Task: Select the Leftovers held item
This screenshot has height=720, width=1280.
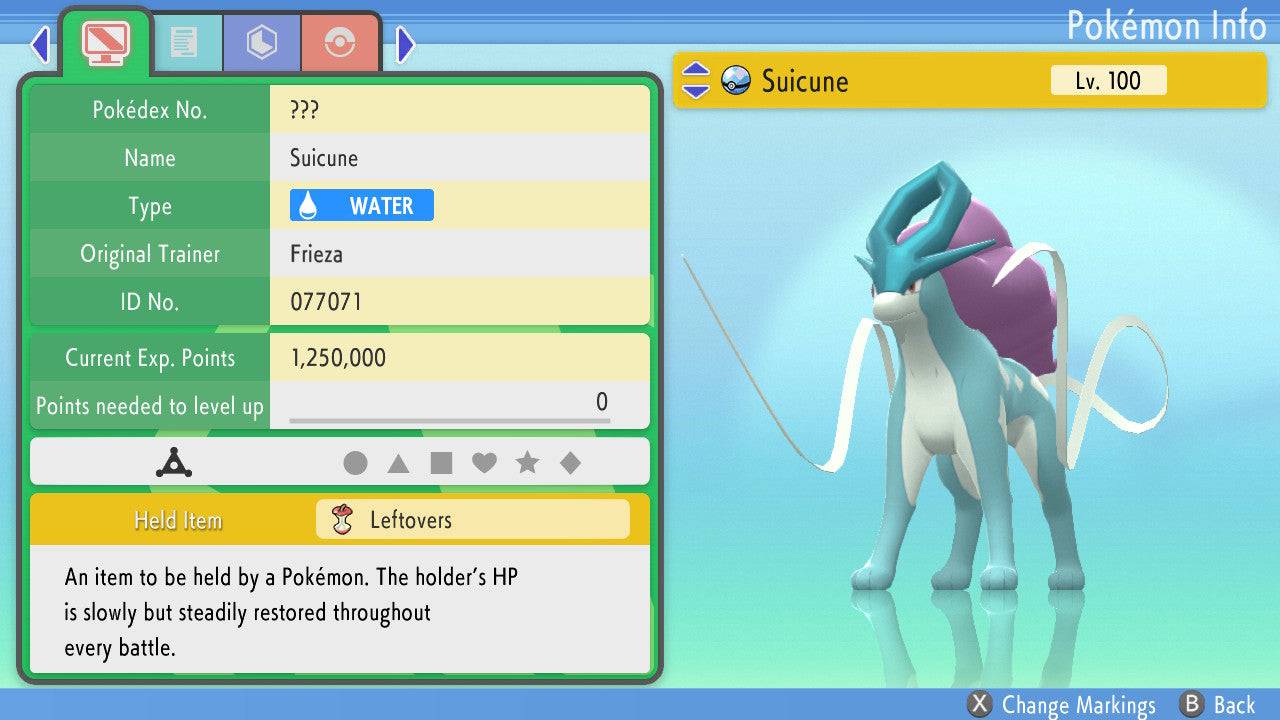Action: coord(472,520)
